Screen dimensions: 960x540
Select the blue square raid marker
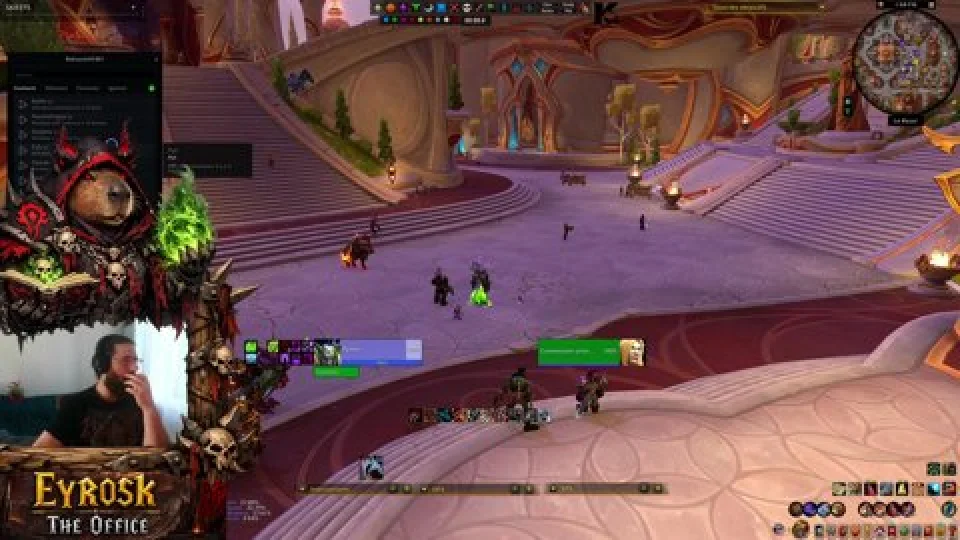(441, 8)
